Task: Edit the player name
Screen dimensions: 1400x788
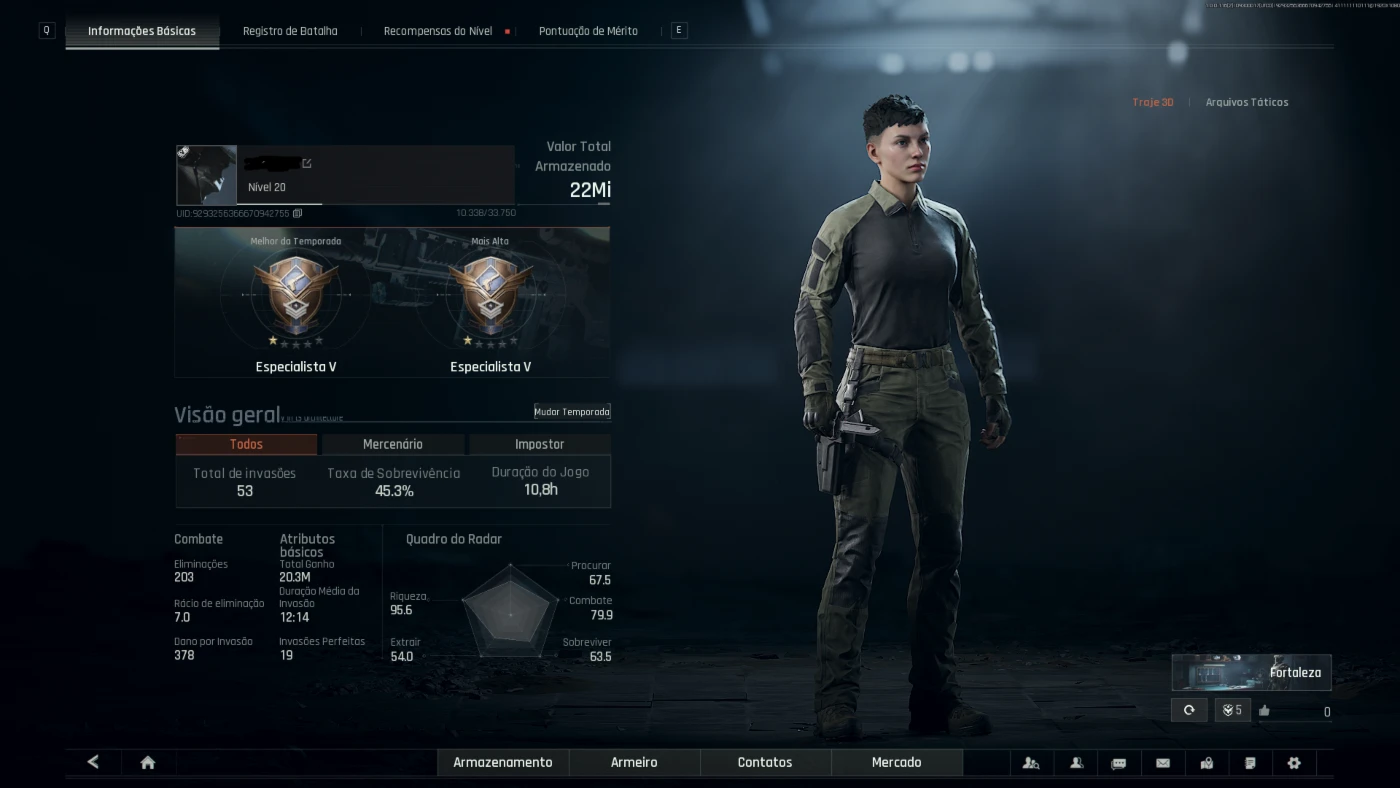Action: [x=307, y=163]
